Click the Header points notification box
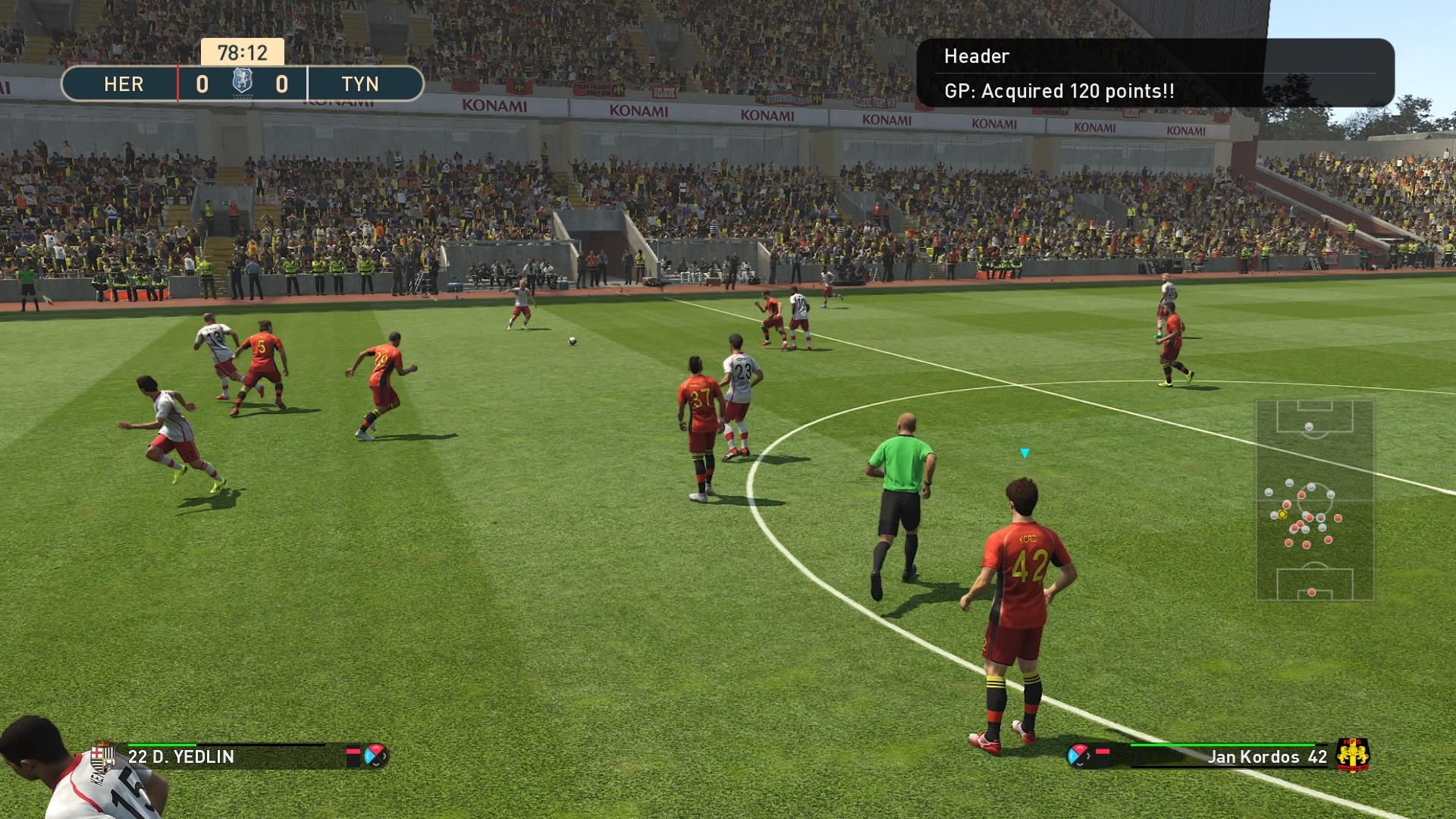The height and width of the screenshot is (819, 1456). [1154, 74]
